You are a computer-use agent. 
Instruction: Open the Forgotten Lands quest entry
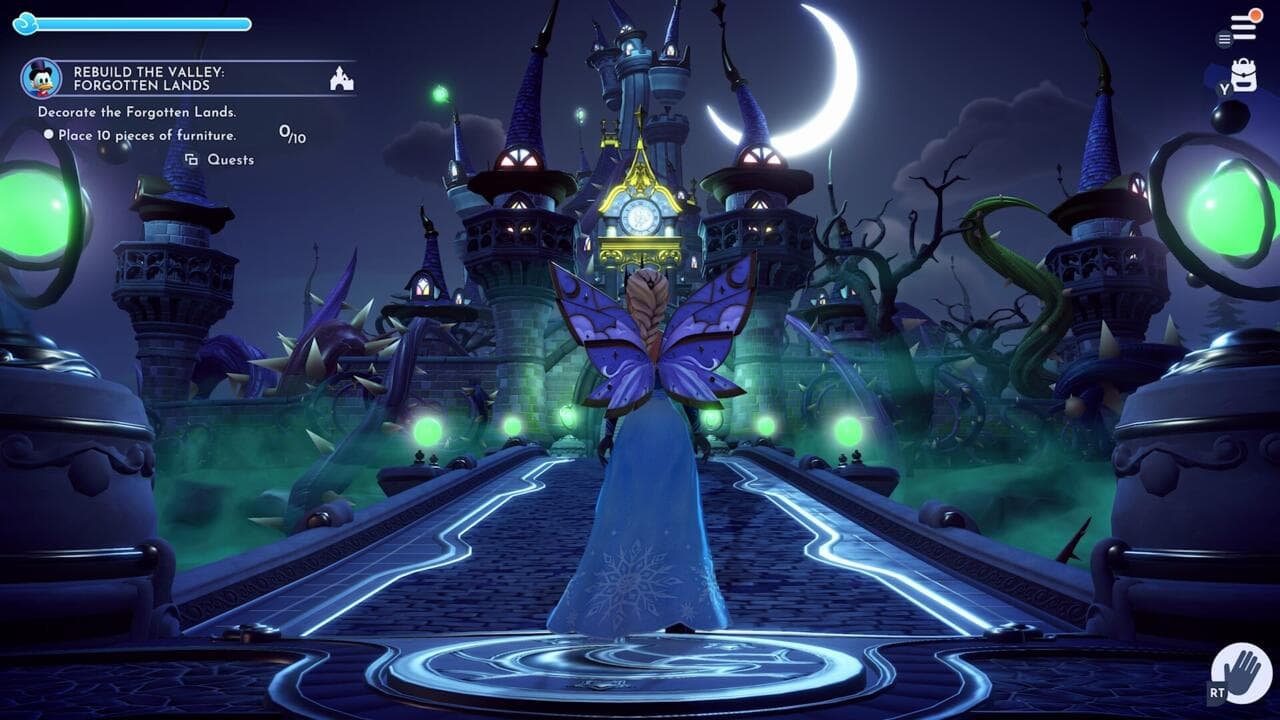(148, 85)
